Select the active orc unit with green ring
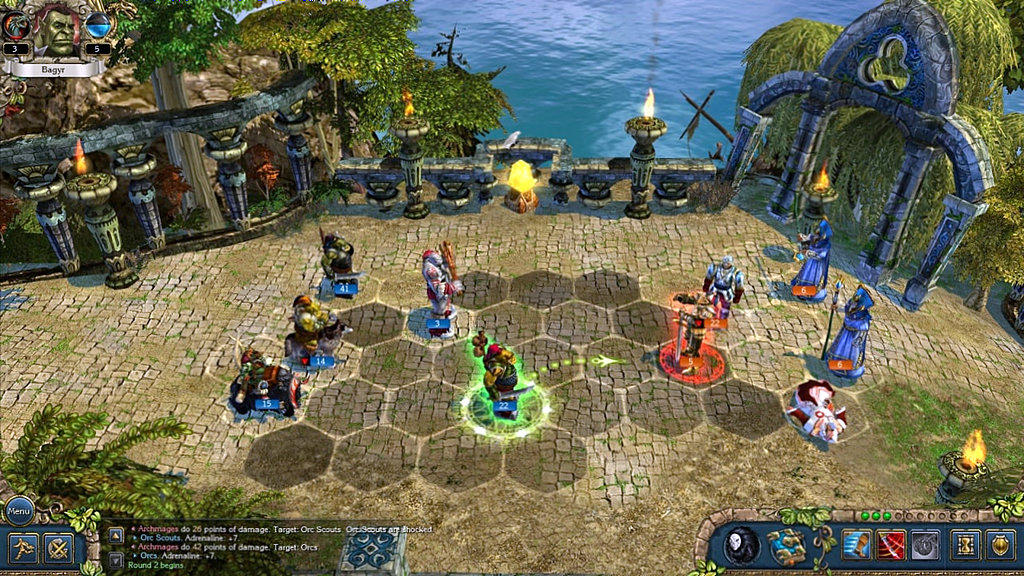This screenshot has height=576, width=1024. tap(502, 380)
